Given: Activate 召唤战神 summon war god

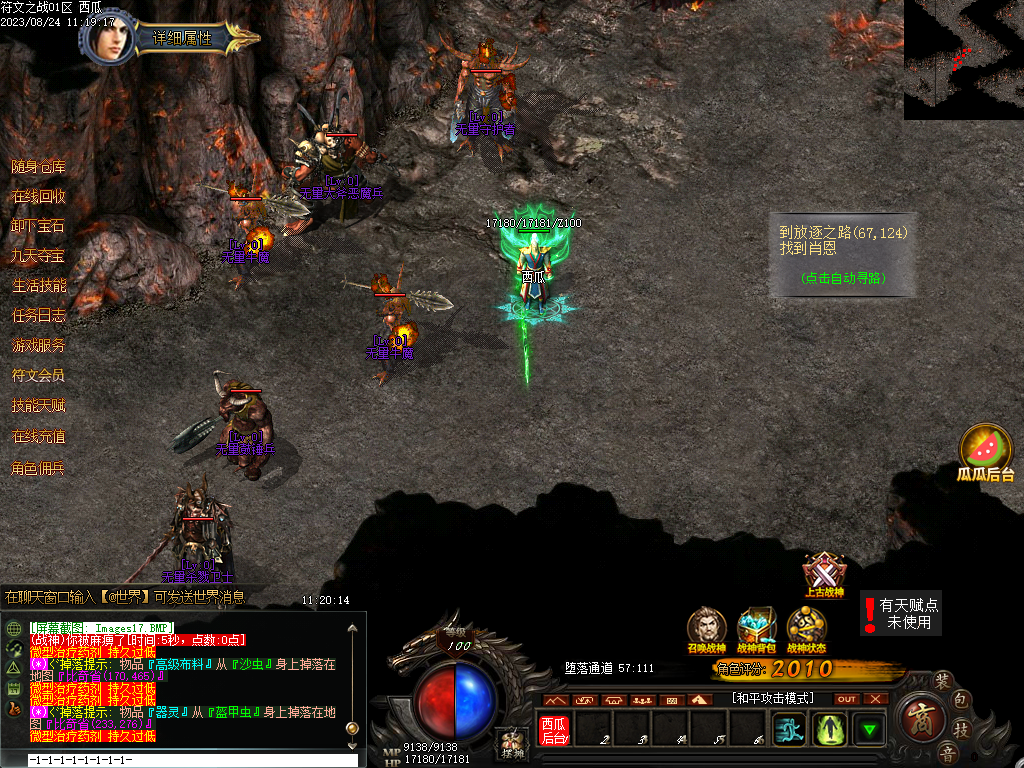Looking at the screenshot, I should [x=707, y=628].
